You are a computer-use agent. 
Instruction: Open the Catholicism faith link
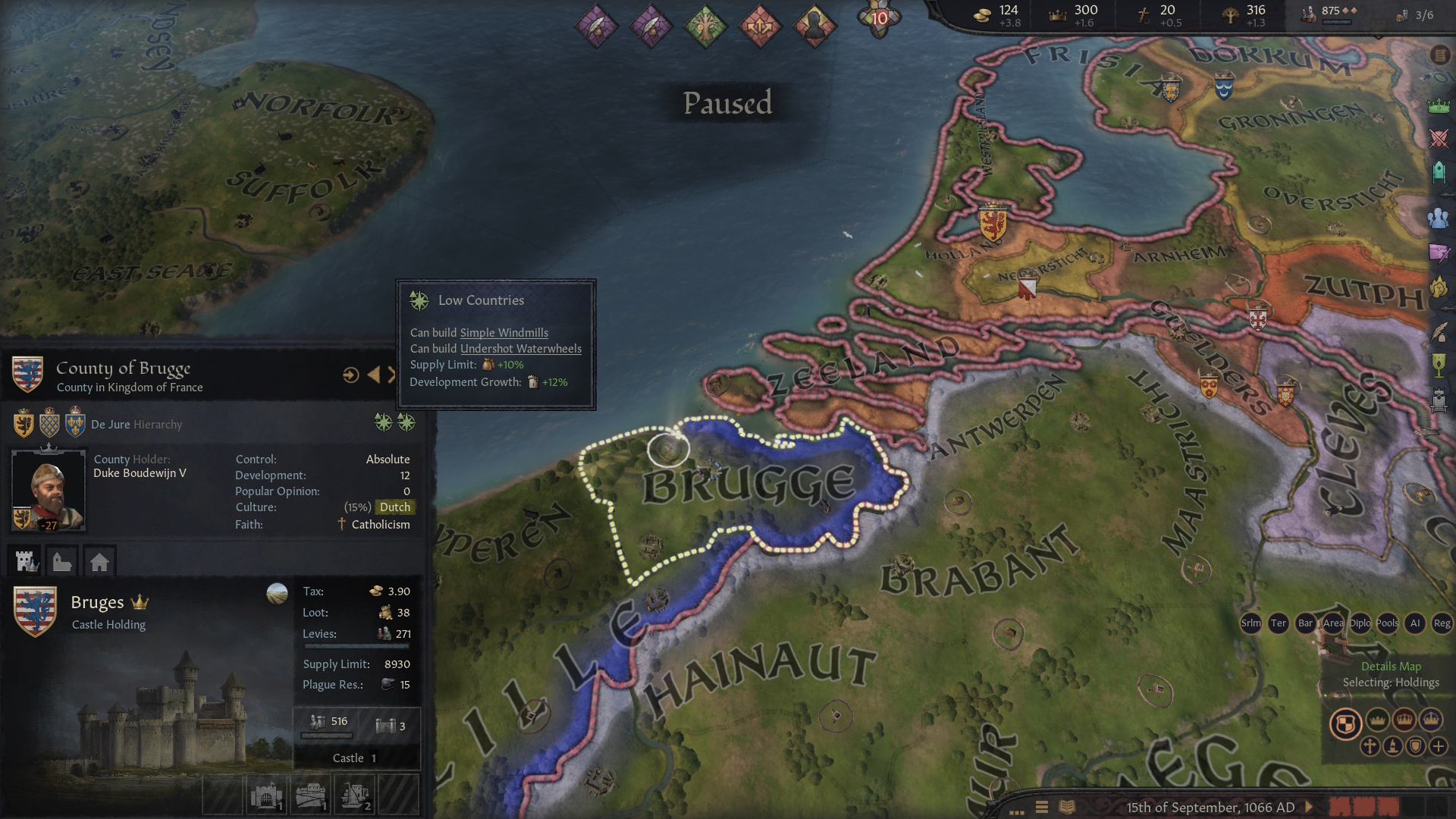(380, 525)
